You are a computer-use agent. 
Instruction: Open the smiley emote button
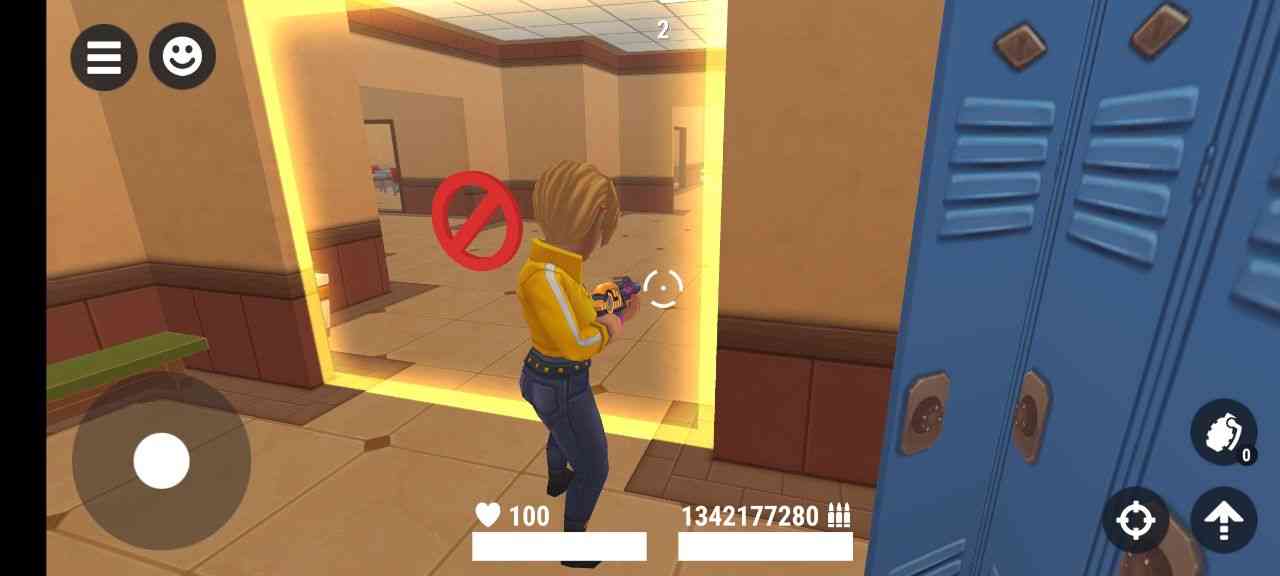click(x=182, y=56)
